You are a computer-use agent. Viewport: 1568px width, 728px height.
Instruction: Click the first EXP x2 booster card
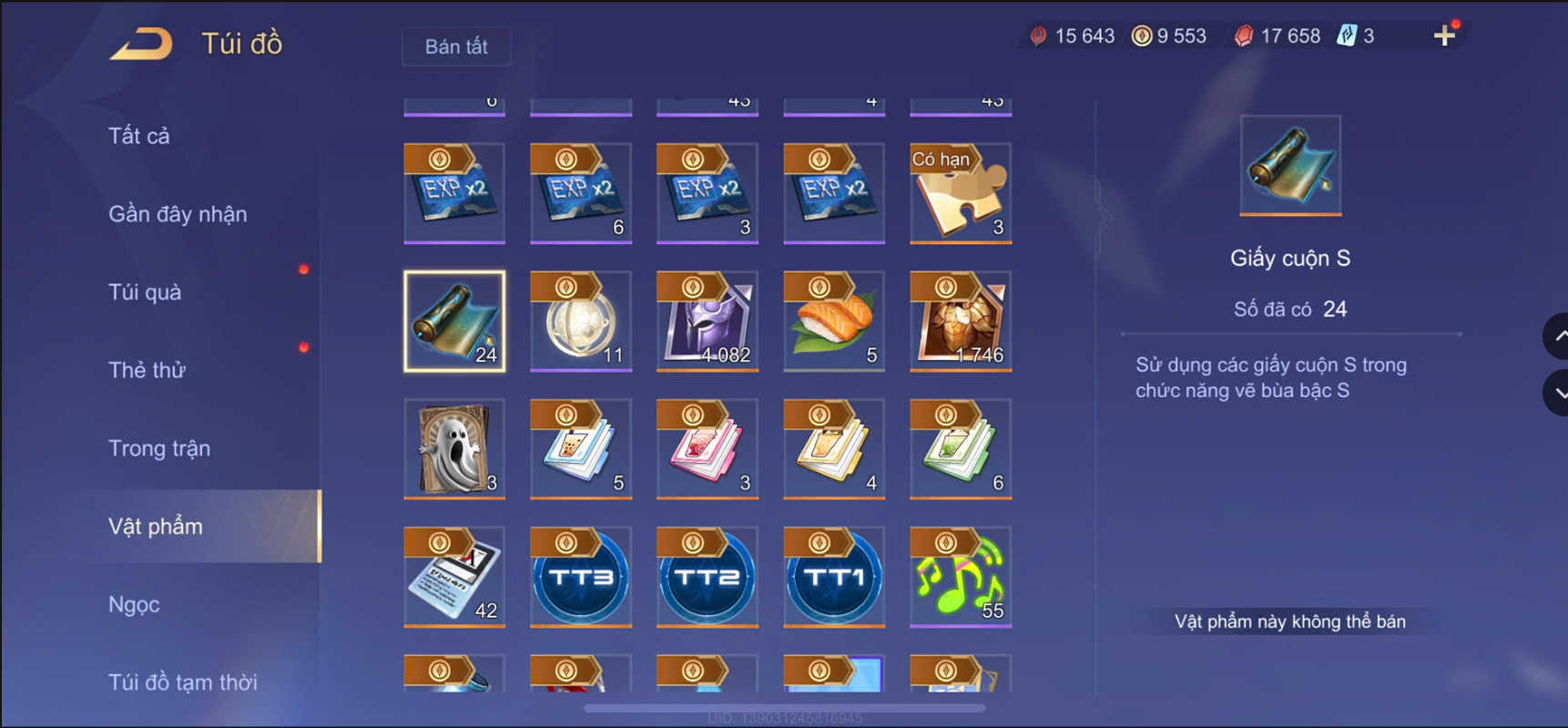point(454,193)
